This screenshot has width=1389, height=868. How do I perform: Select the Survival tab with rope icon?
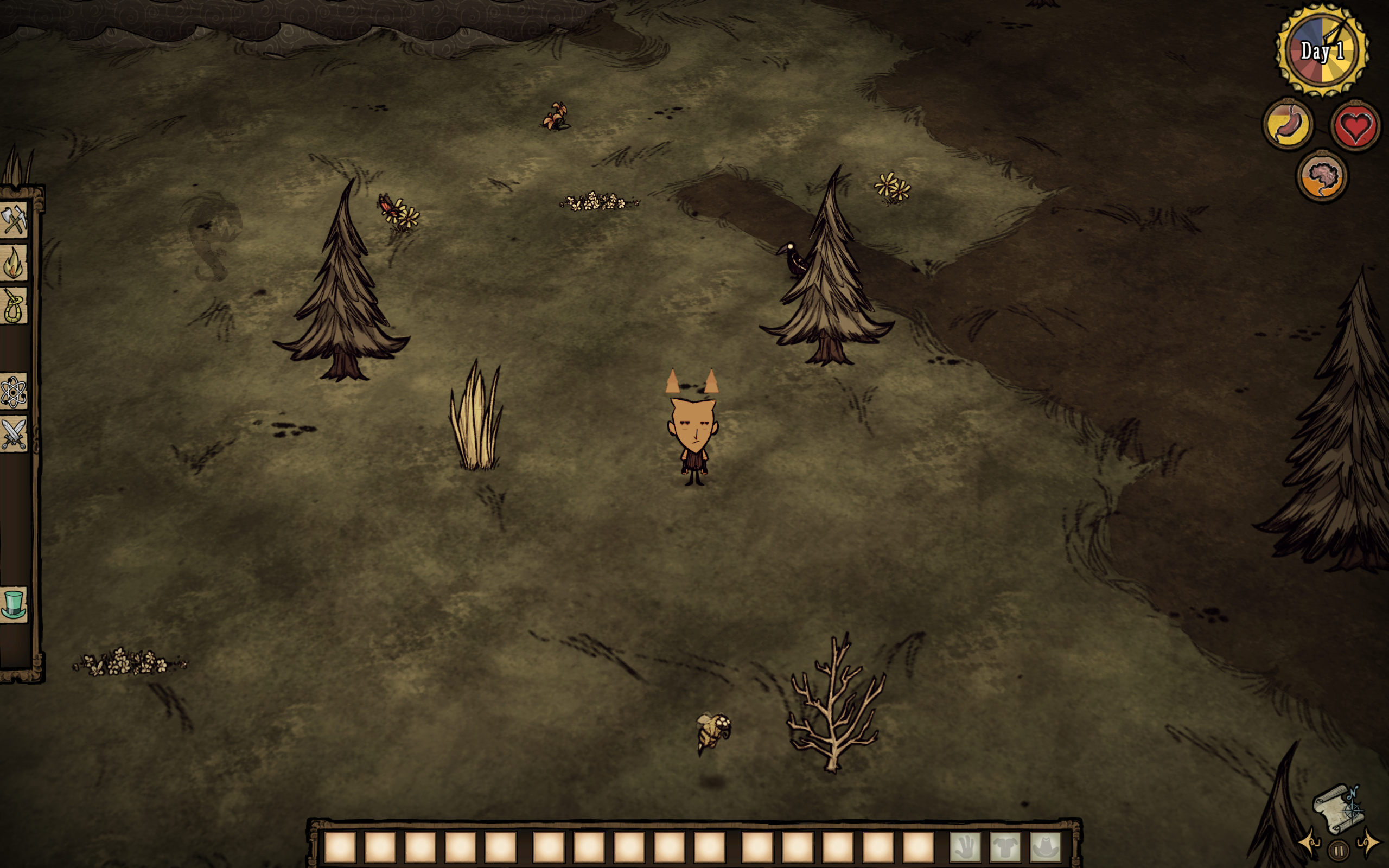pos(14,306)
